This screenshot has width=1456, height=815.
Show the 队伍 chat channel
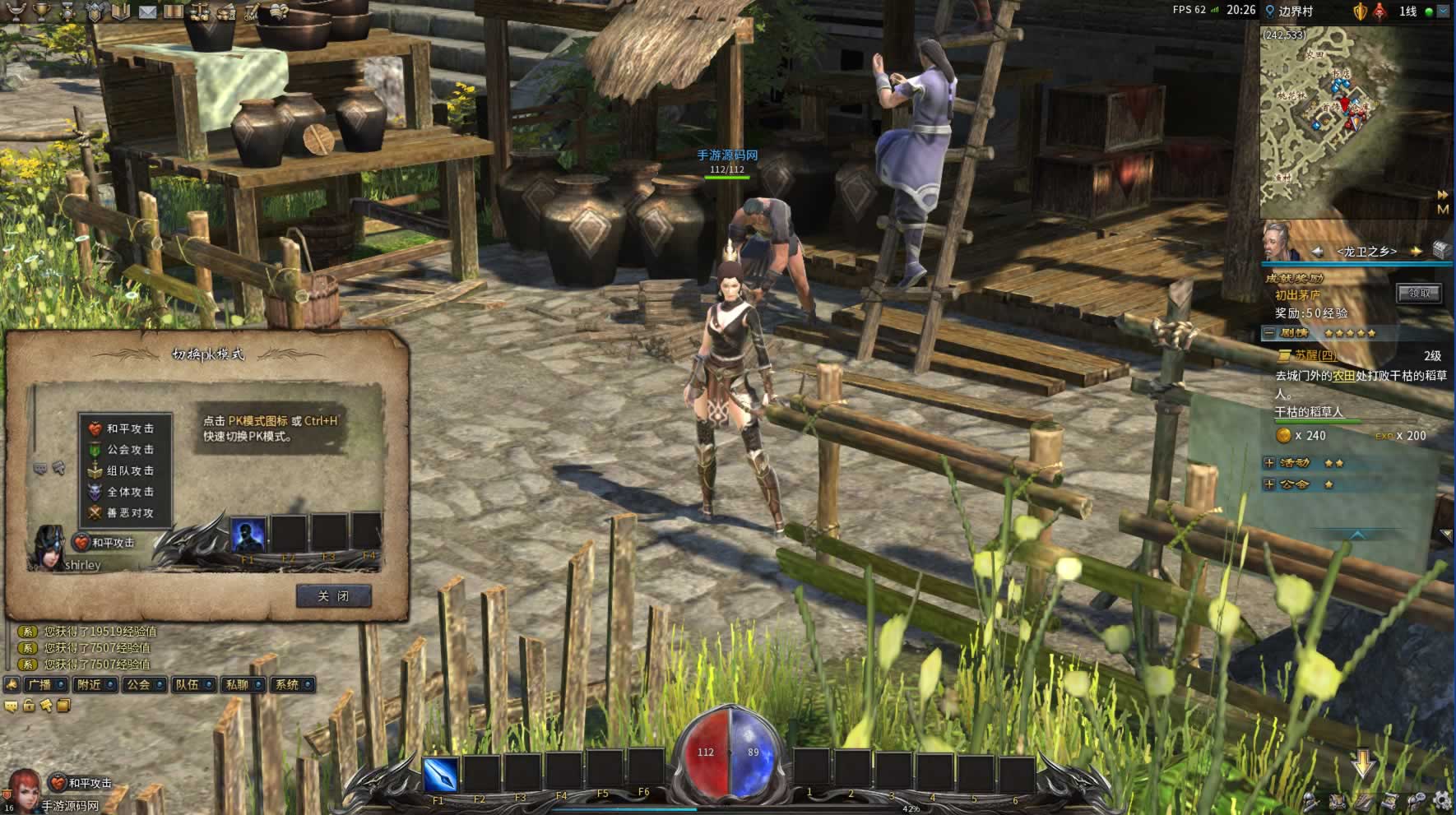click(x=188, y=684)
